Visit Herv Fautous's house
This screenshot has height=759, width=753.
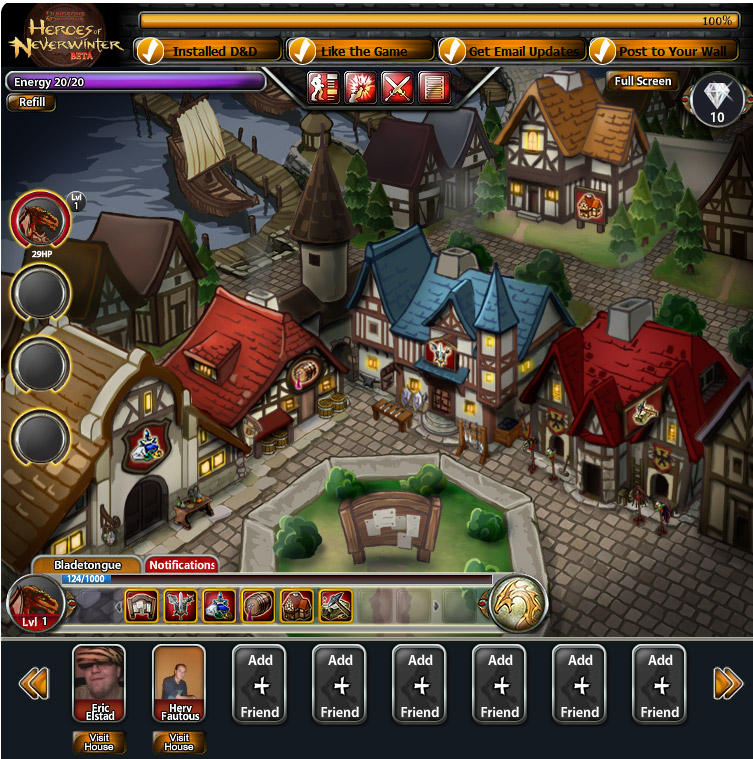(179, 741)
